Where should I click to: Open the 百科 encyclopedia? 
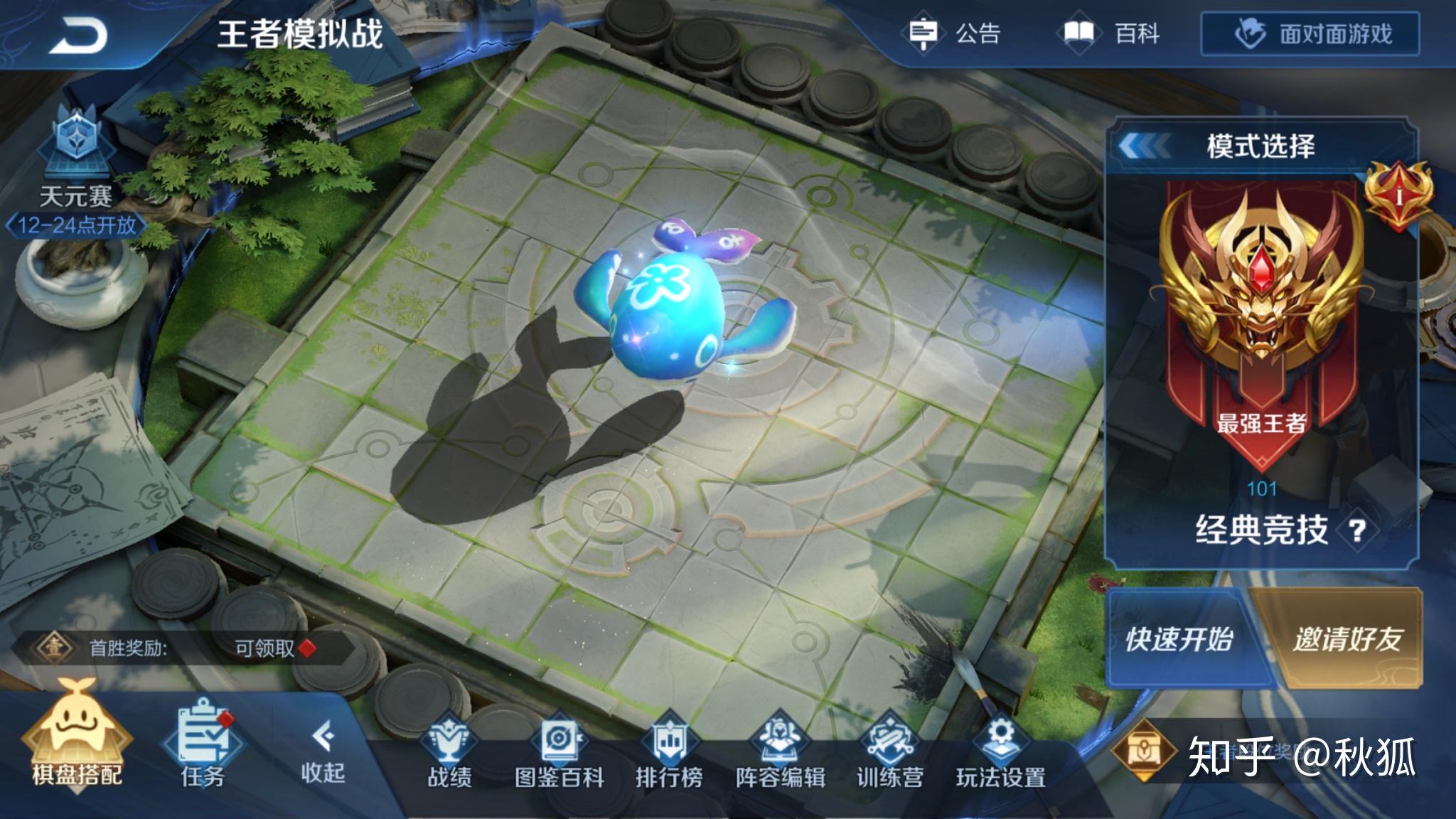1113,33
